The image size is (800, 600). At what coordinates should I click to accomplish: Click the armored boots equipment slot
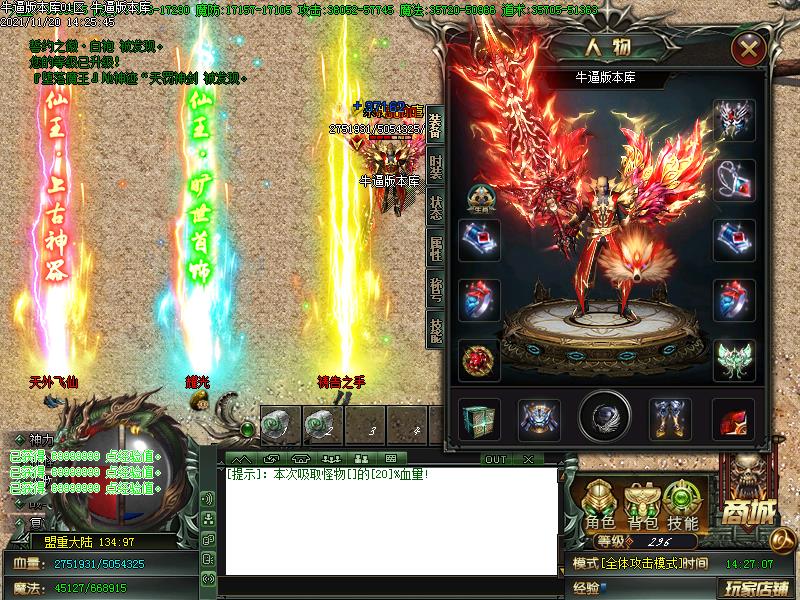pyautogui.click(x=670, y=419)
